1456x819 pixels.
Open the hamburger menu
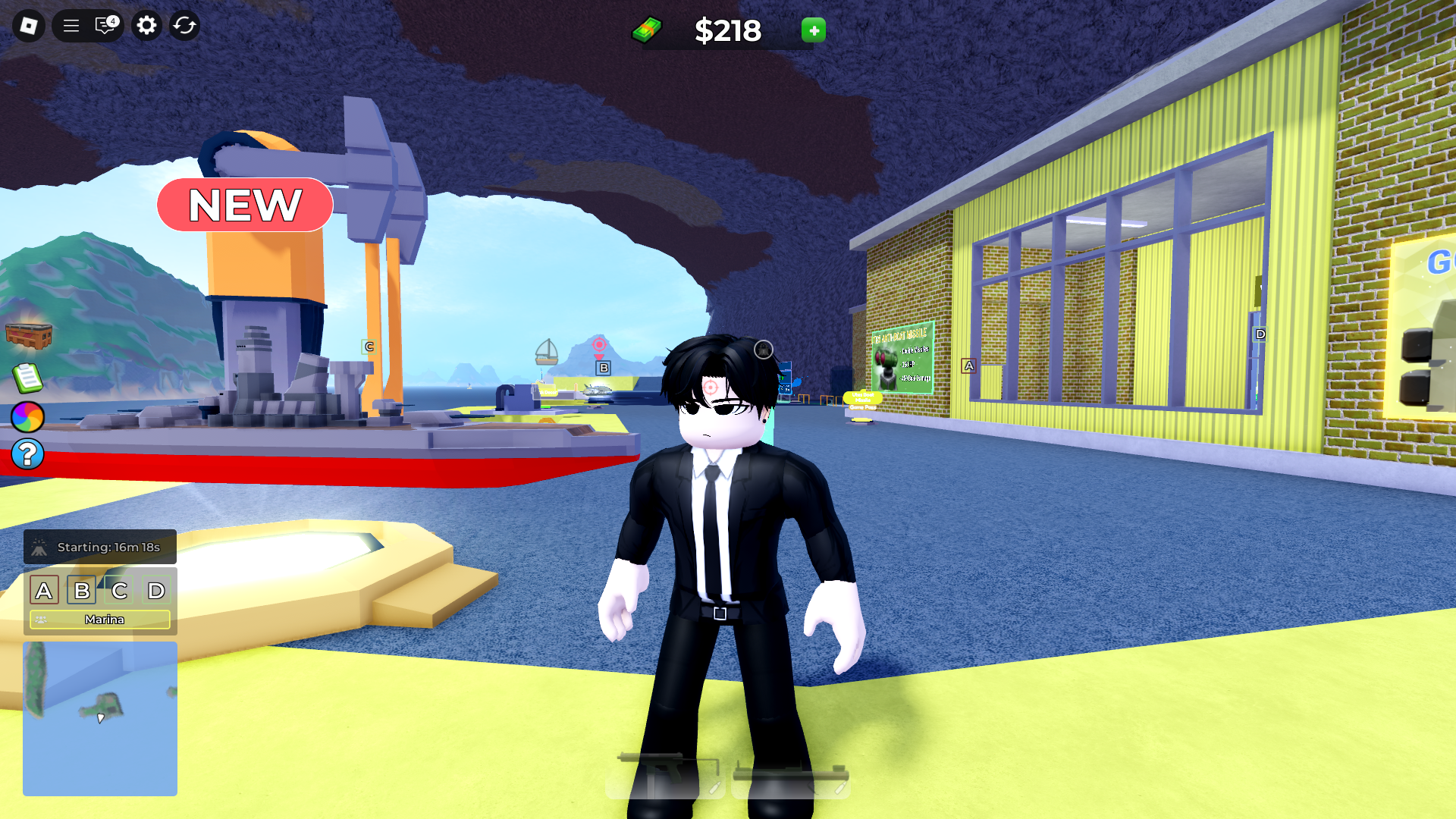click(x=70, y=25)
